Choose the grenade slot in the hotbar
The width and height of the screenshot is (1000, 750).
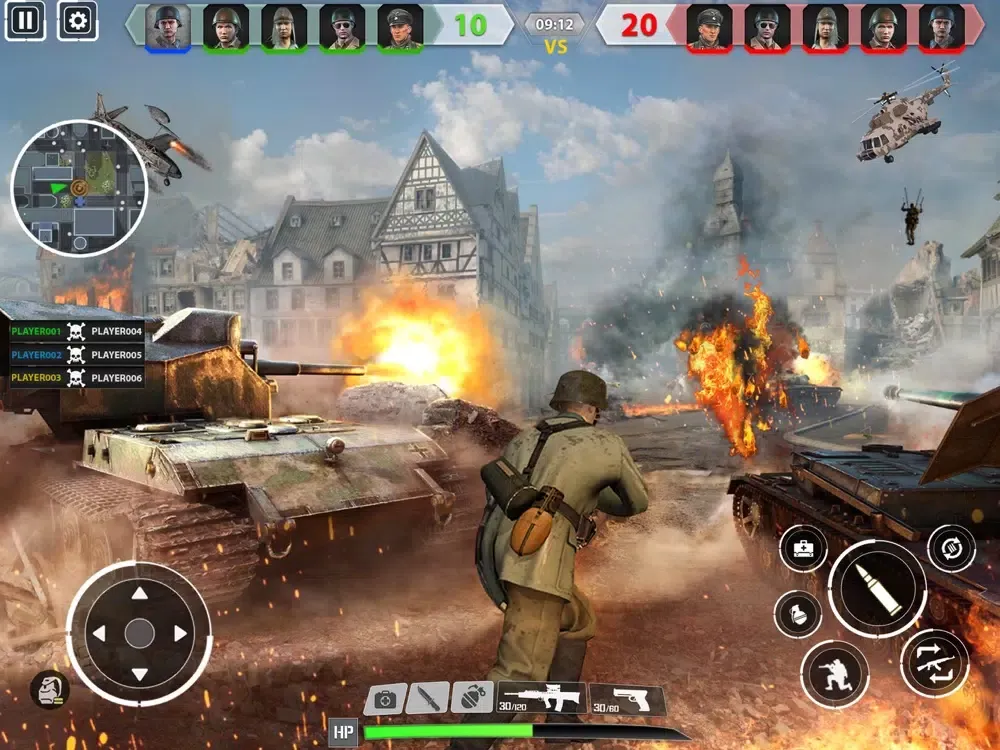coord(472,697)
